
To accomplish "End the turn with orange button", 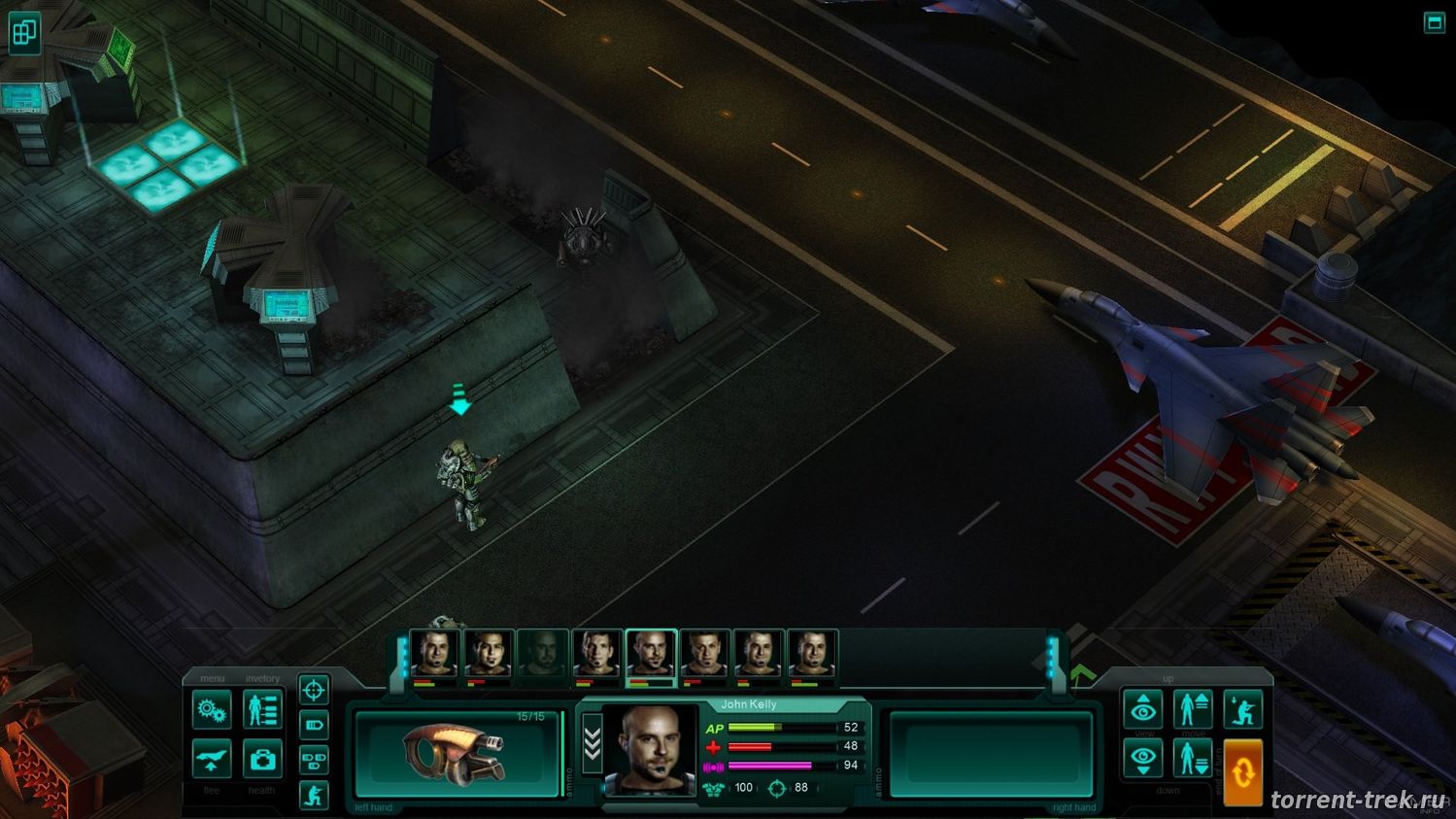I will 1242,772.
